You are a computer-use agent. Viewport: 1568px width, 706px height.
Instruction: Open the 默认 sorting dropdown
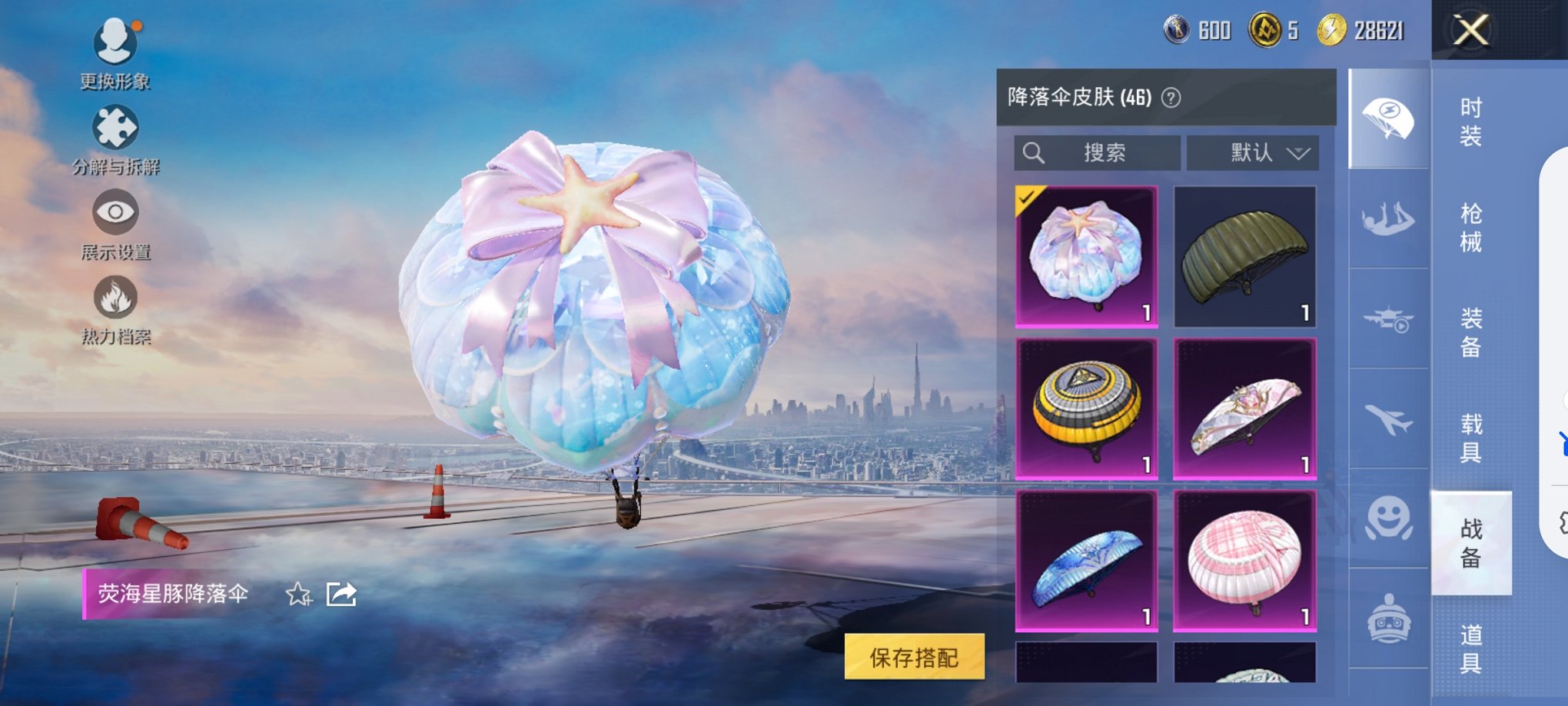[x=1253, y=153]
